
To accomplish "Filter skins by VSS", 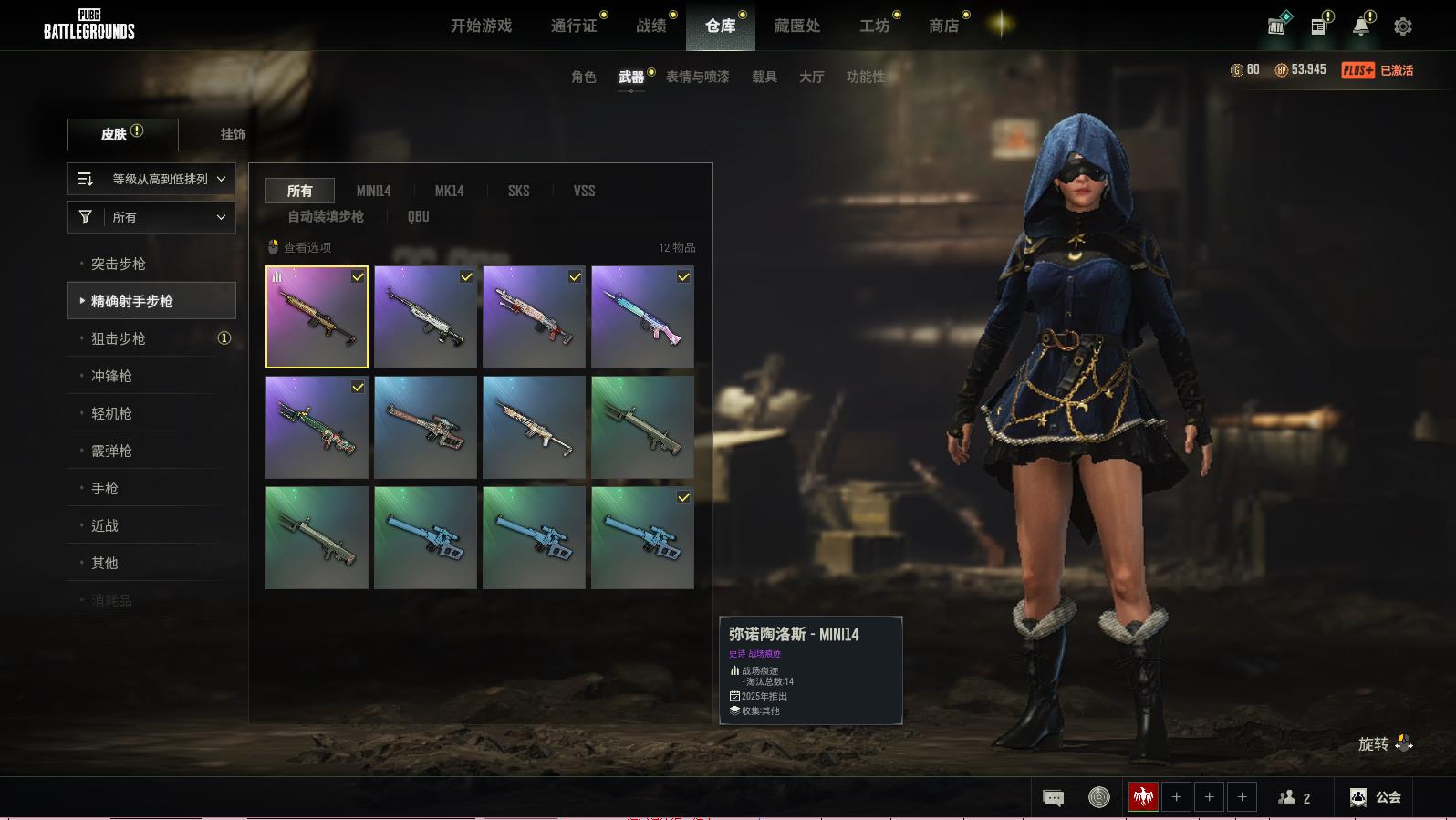I will coord(584,191).
